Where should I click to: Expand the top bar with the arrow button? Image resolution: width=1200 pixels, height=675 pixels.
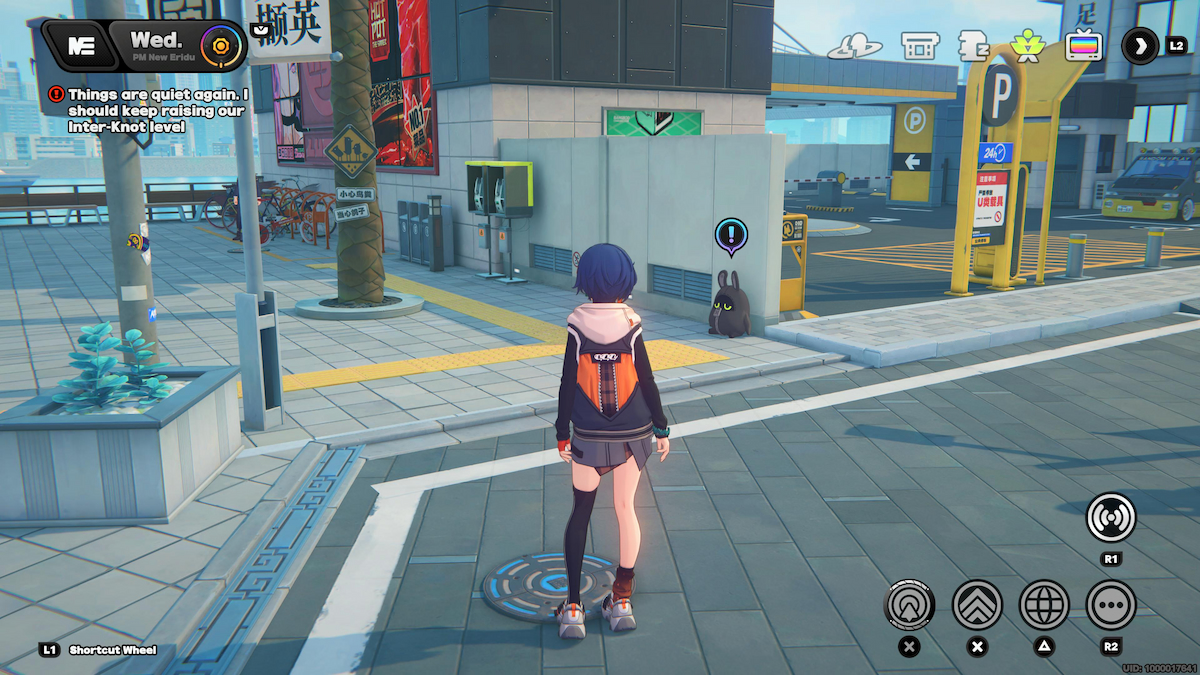point(1140,46)
